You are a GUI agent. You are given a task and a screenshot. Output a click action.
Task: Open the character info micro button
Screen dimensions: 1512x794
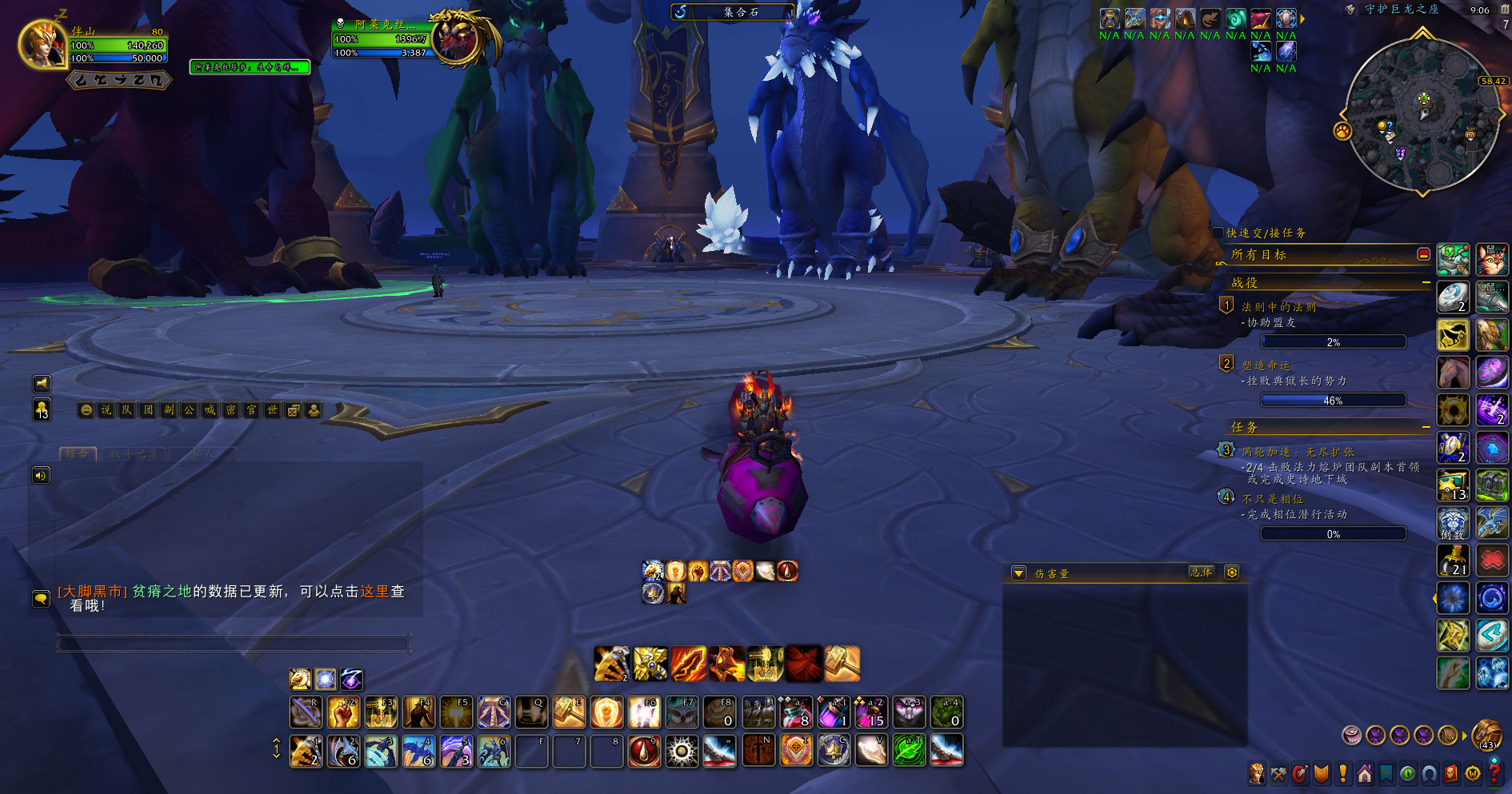pos(1257,773)
